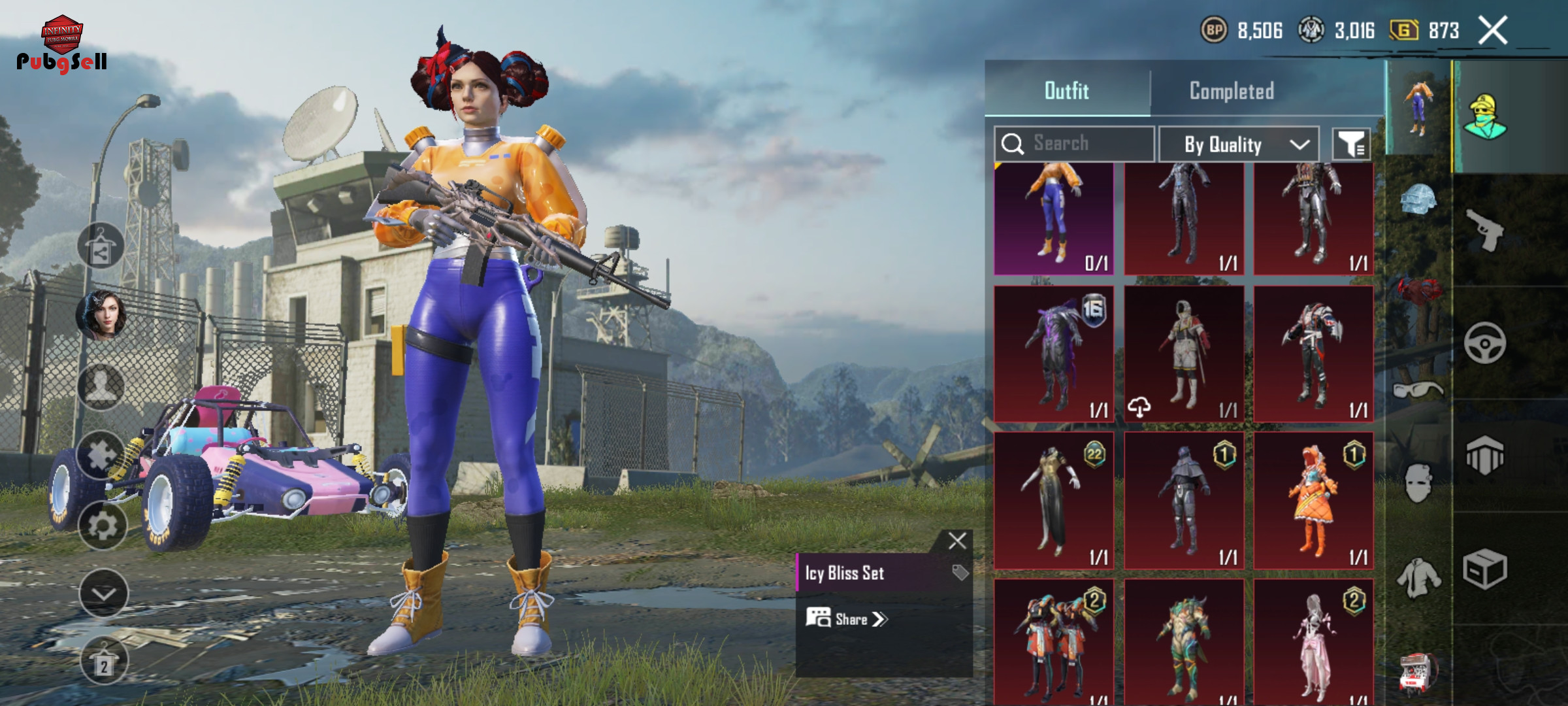Open the helmet category
Viewport: 1568px width, 706px height.
(x=1418, y=201)
